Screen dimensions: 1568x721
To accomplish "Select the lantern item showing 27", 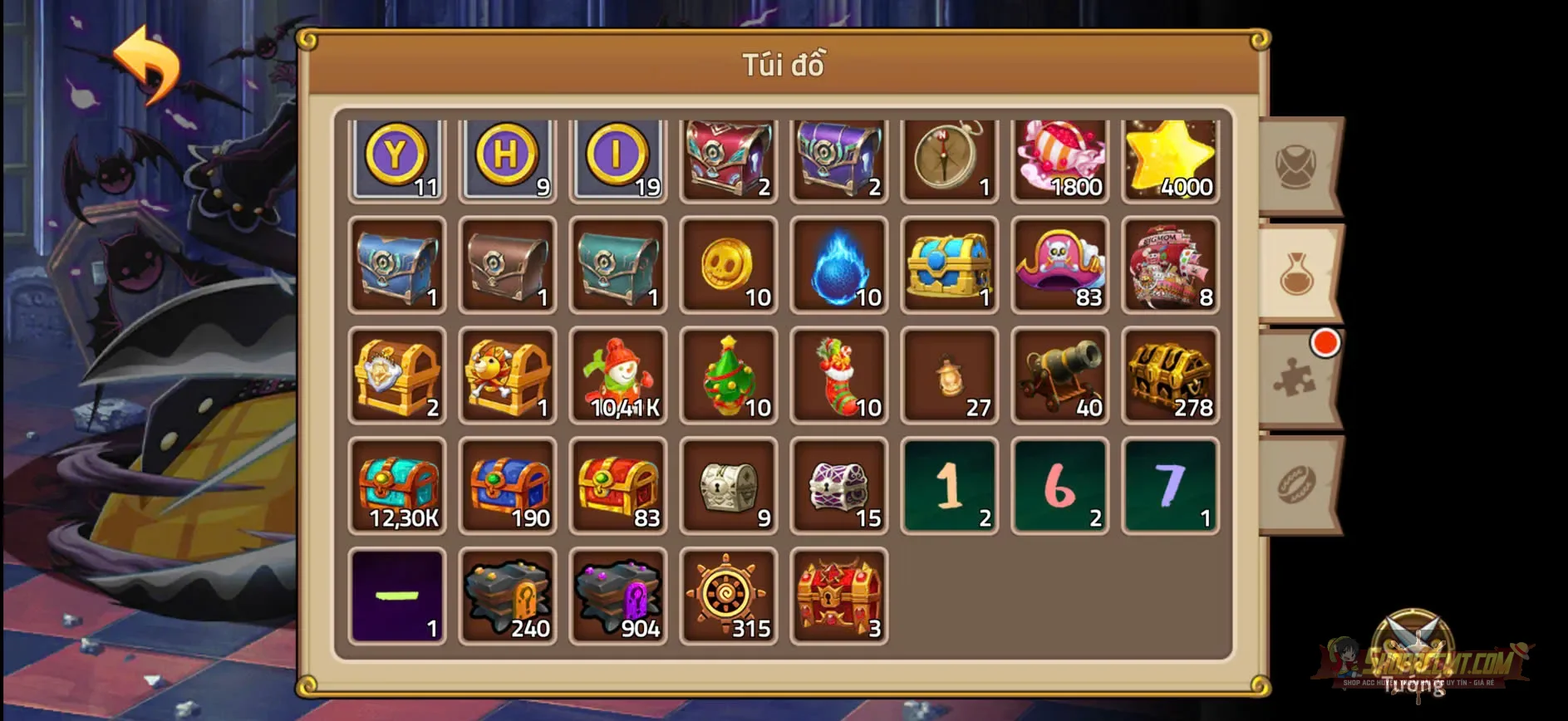I will click(949, 376).
